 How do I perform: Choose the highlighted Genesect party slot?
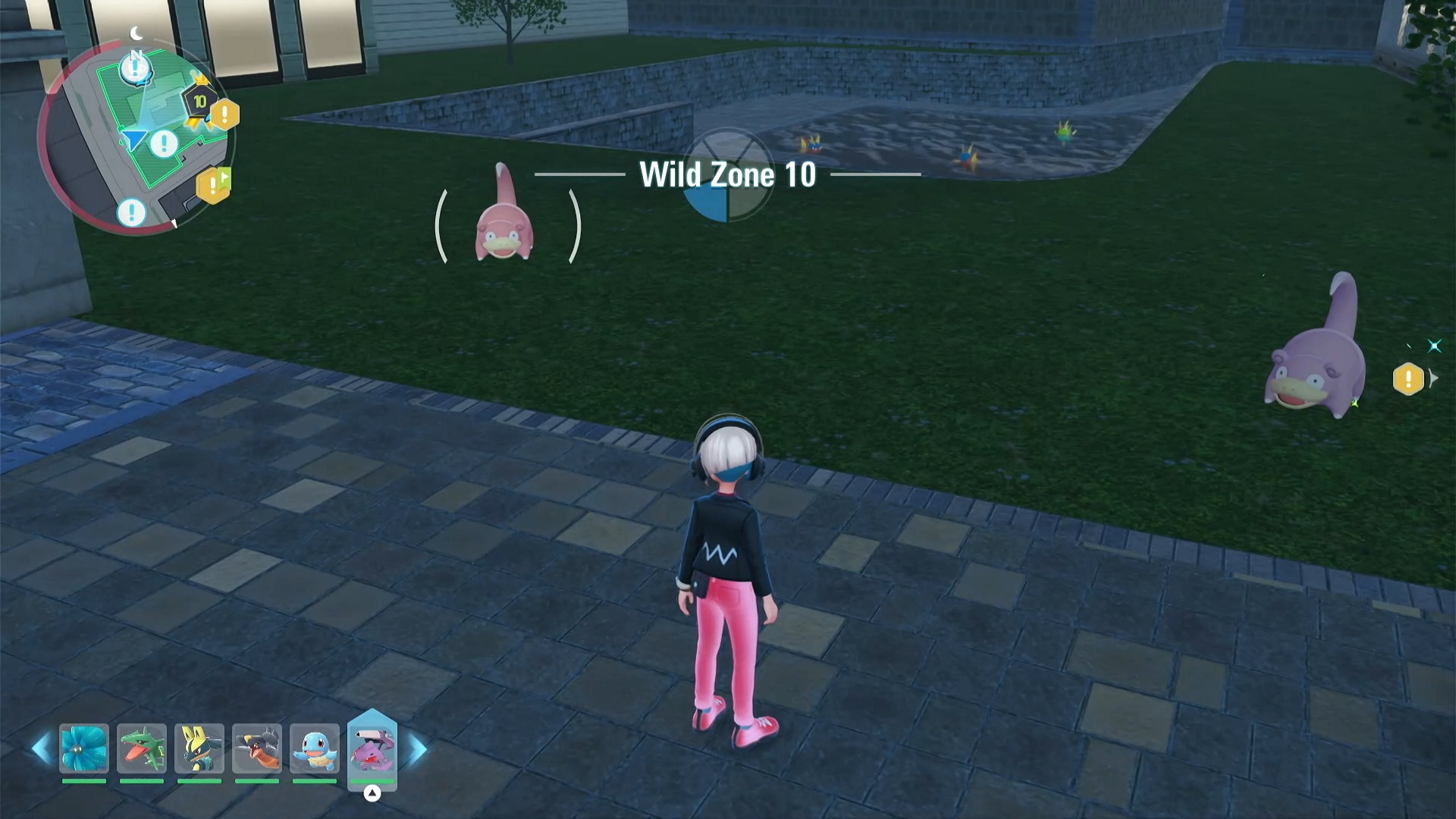coord(372,748)
